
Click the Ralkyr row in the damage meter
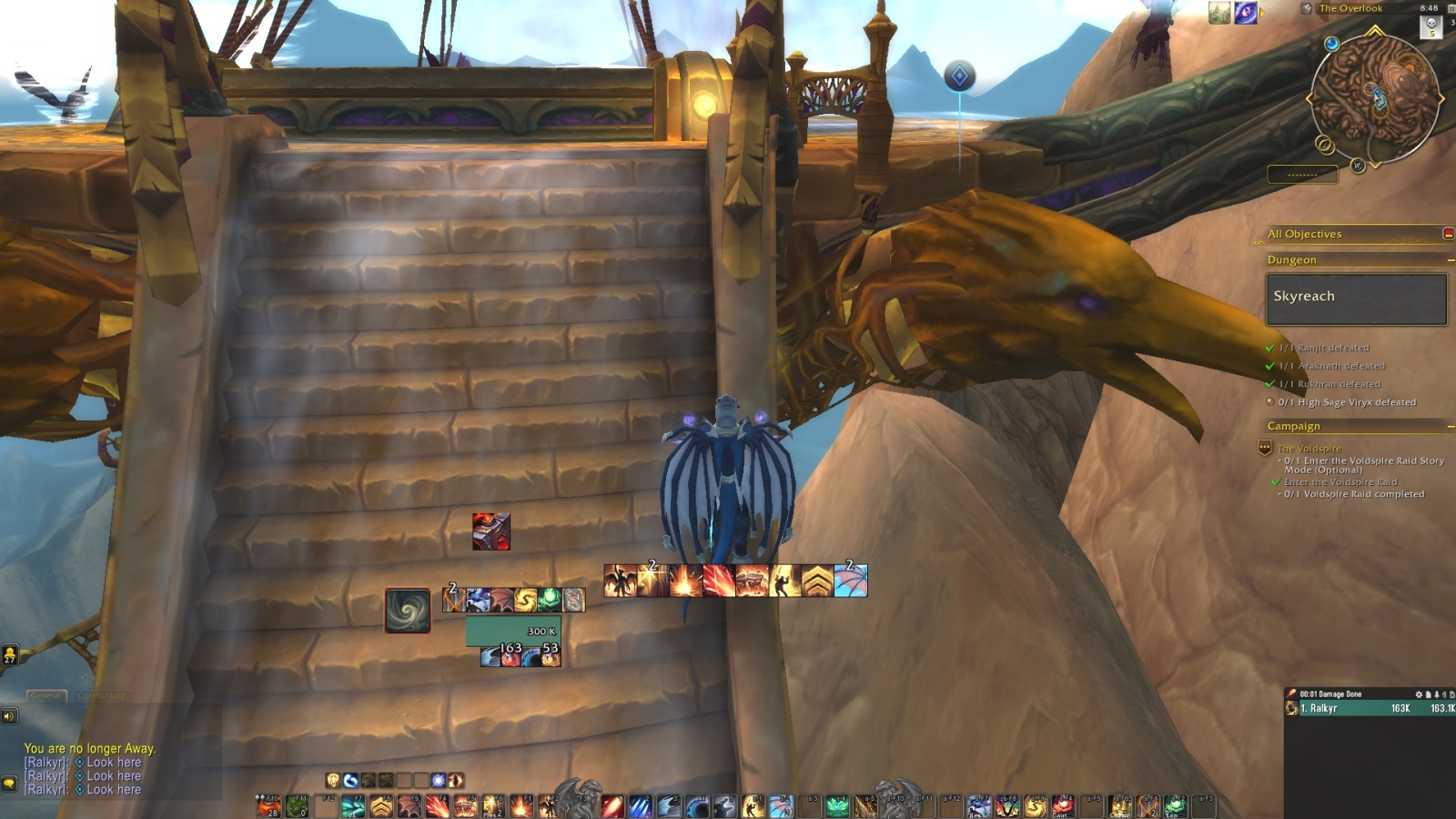tap(1338, 708)
